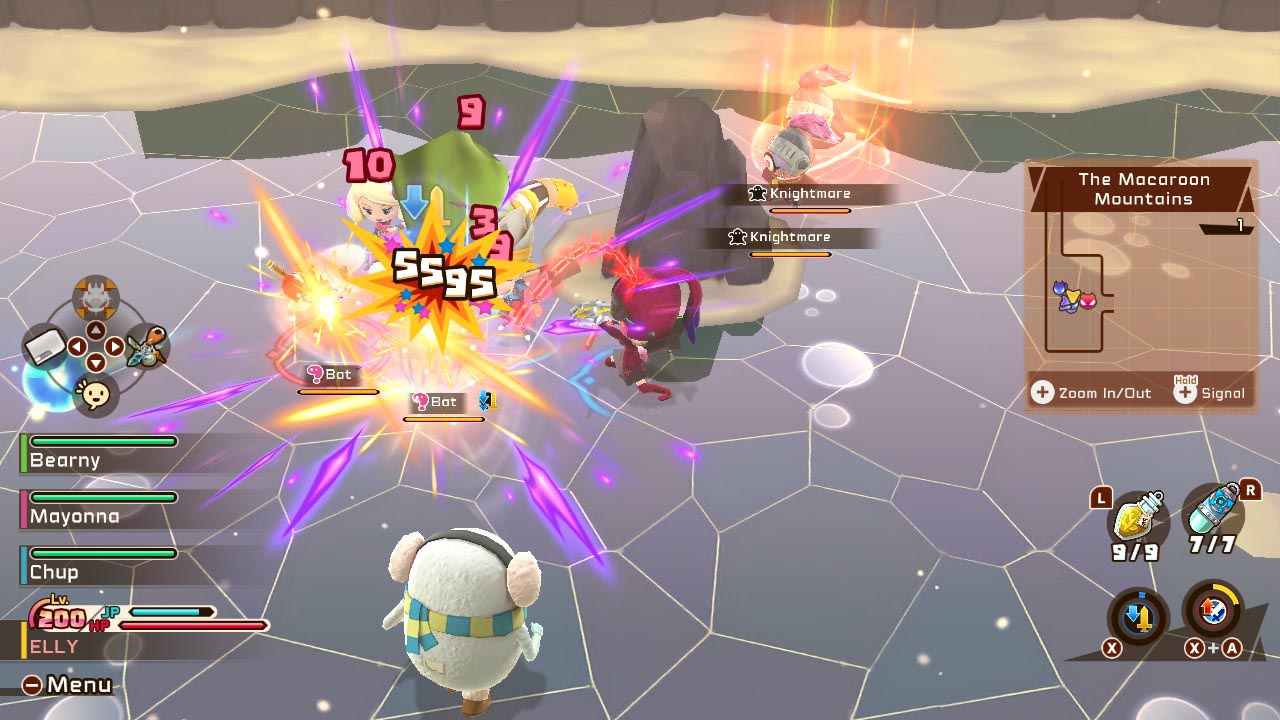
Task: Select the character equipment icon on the radial menu
Action: tap(146, 350)
